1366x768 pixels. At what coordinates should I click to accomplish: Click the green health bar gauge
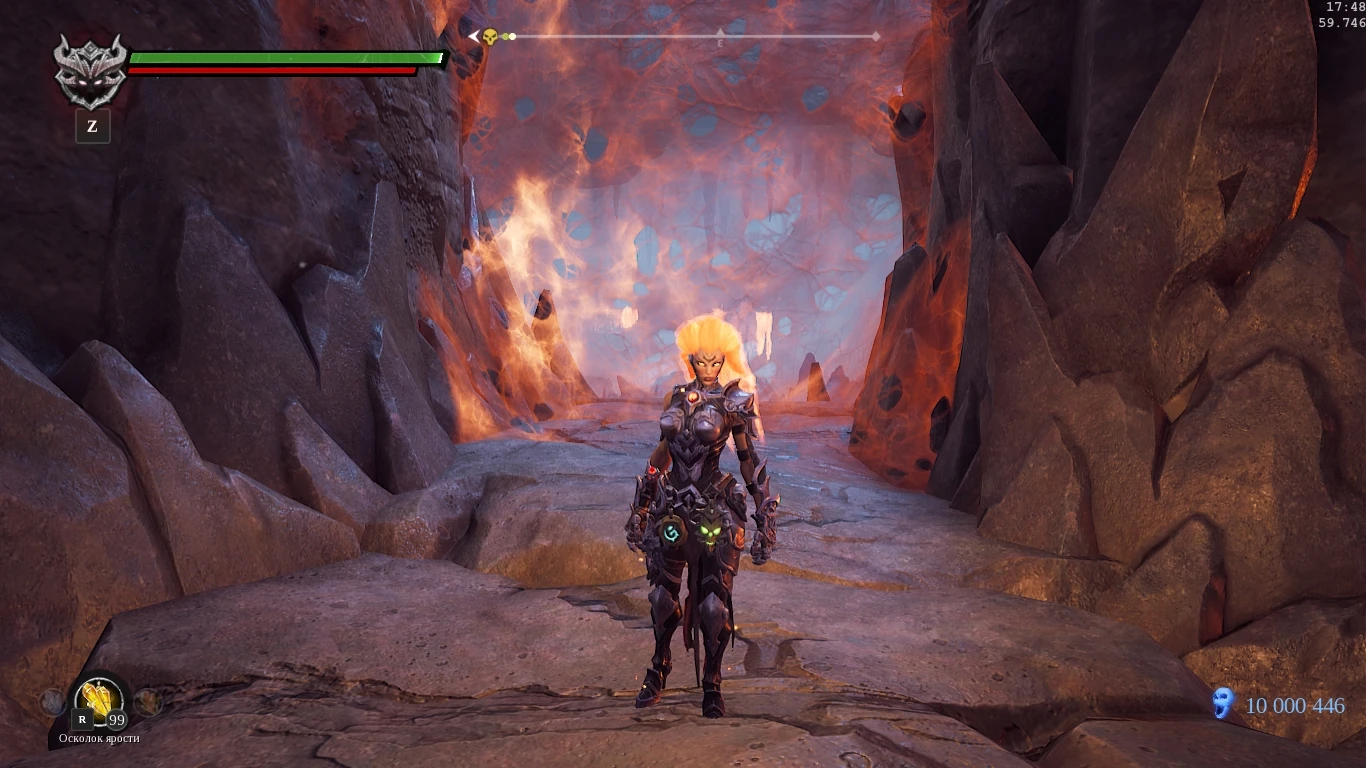(x=287, y=57)
